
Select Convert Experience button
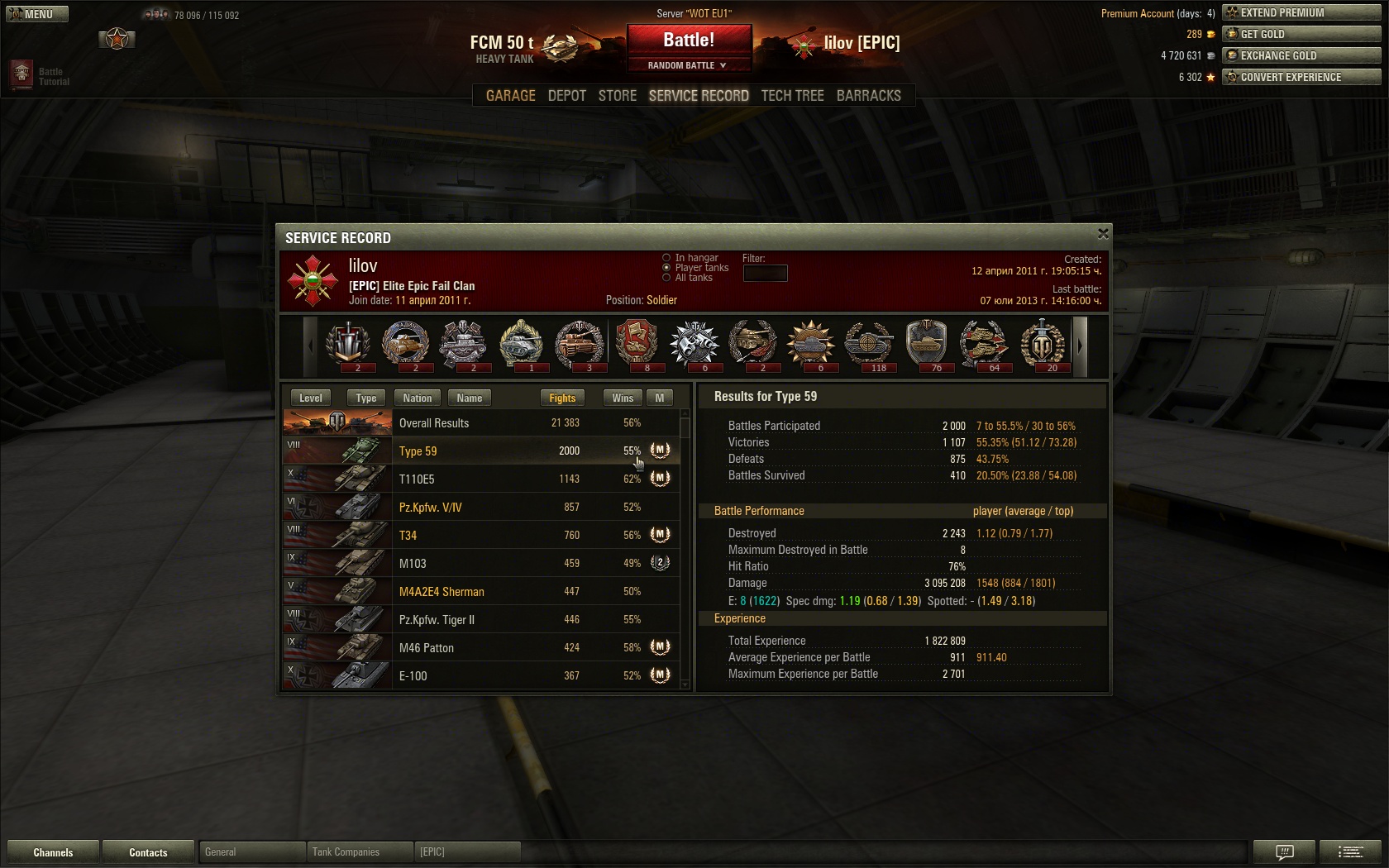click(x=1301, y=77)
